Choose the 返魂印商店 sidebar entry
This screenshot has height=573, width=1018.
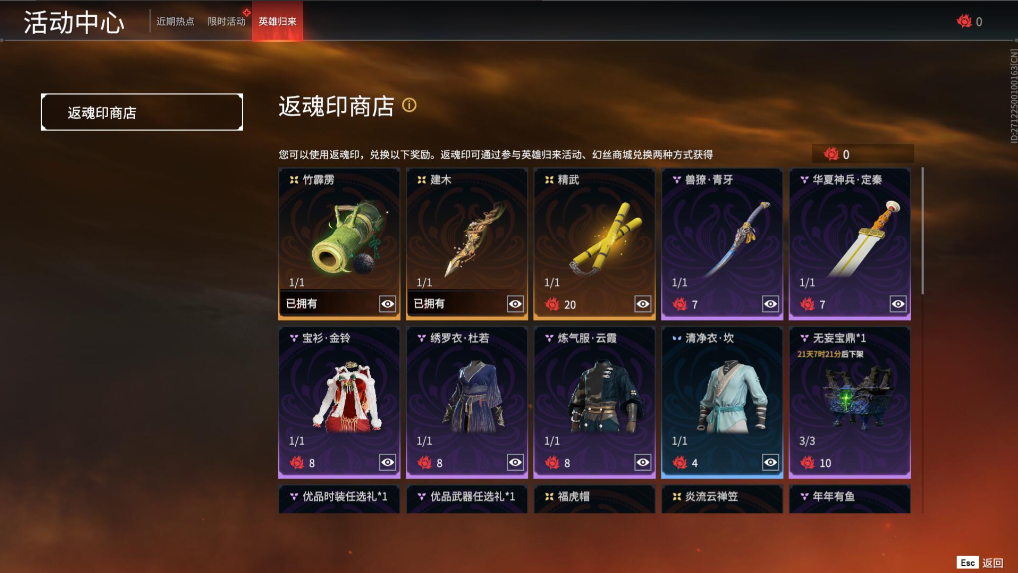click(141, 113)
